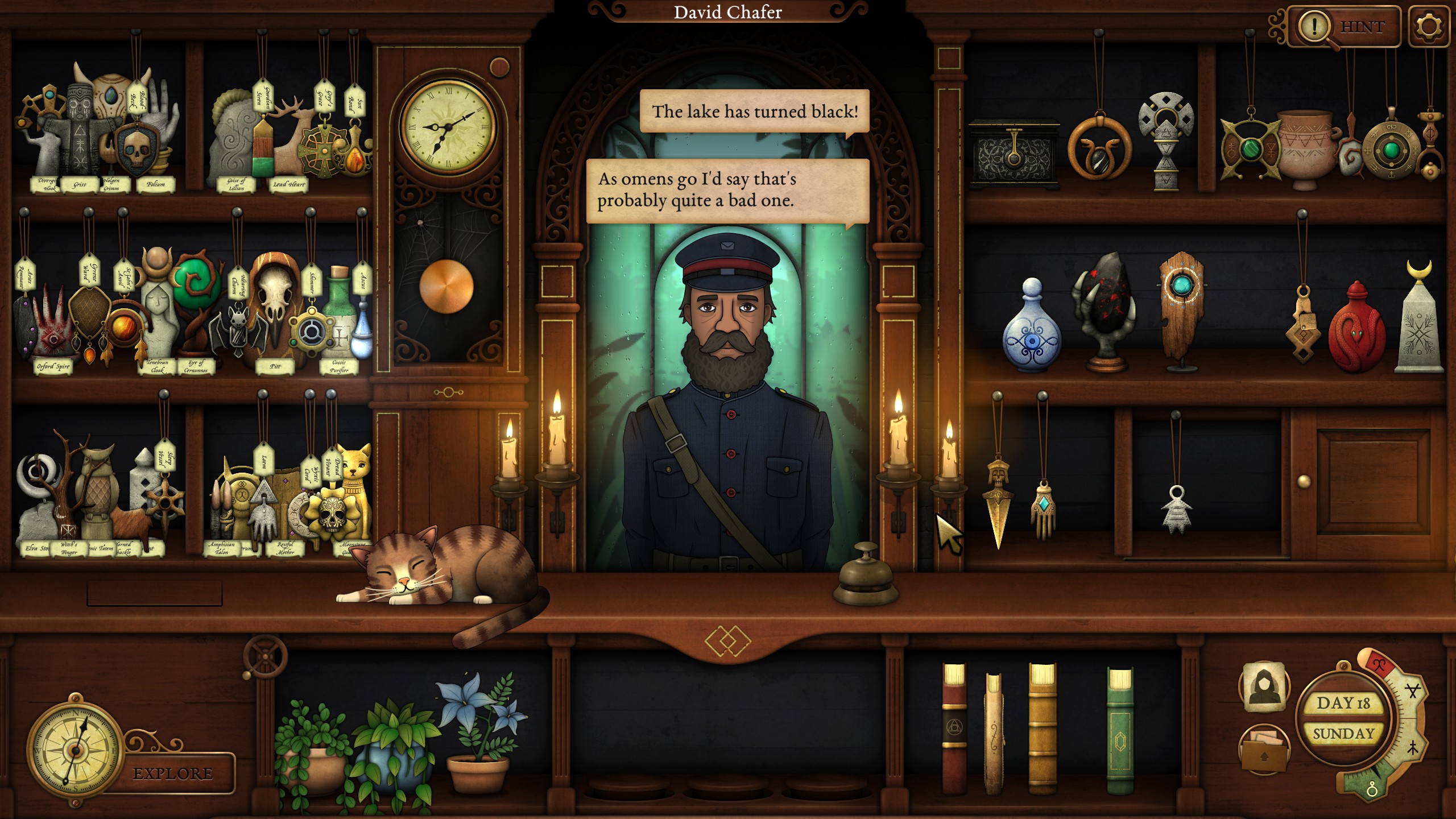Image resolution: width=1456 pixels, height=819 pixels.
Task: Toggle the candle left of the counter
Action: coord(511,449)
